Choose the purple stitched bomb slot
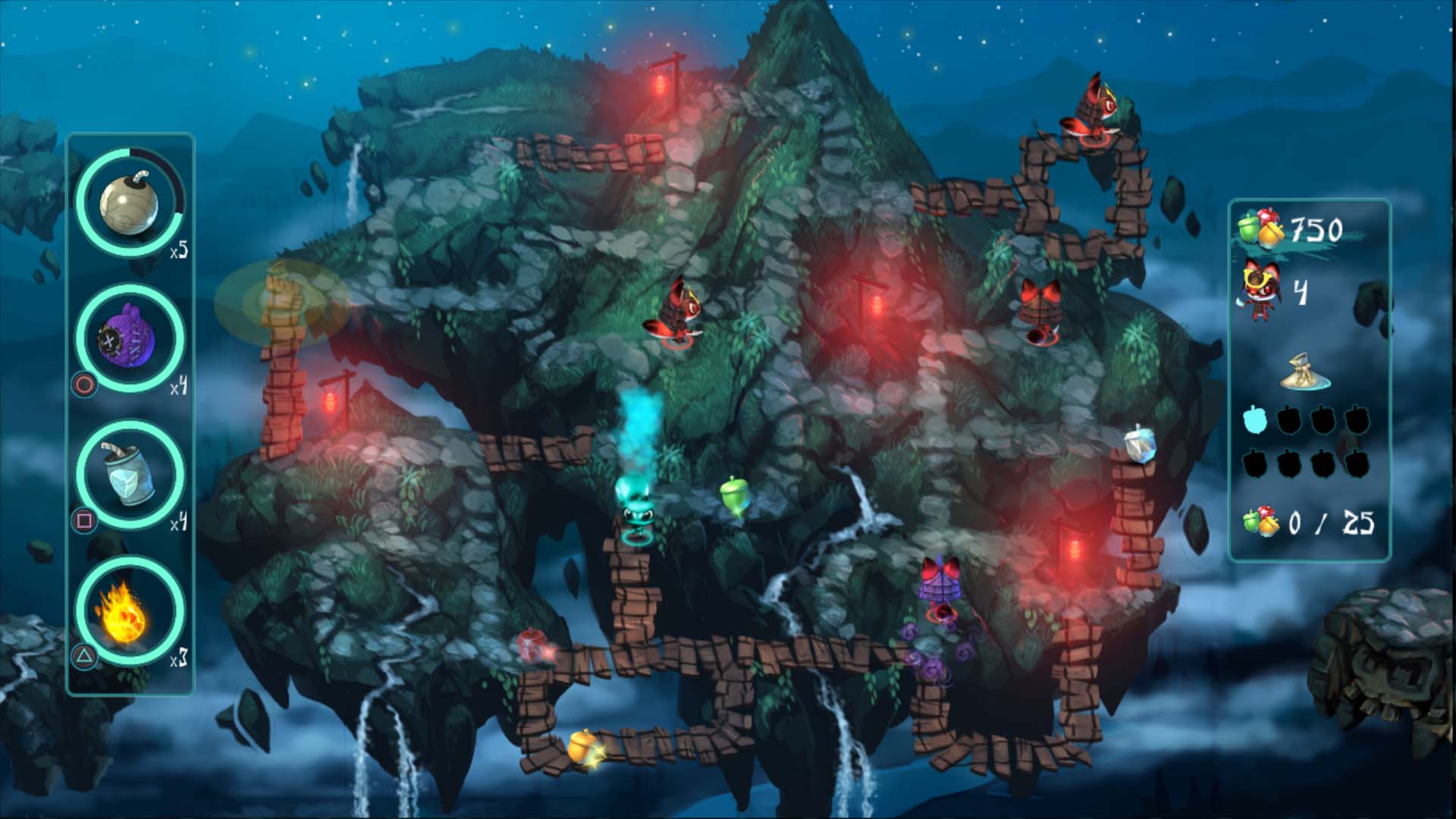1456x819 pixels. [x=130, y=338]
